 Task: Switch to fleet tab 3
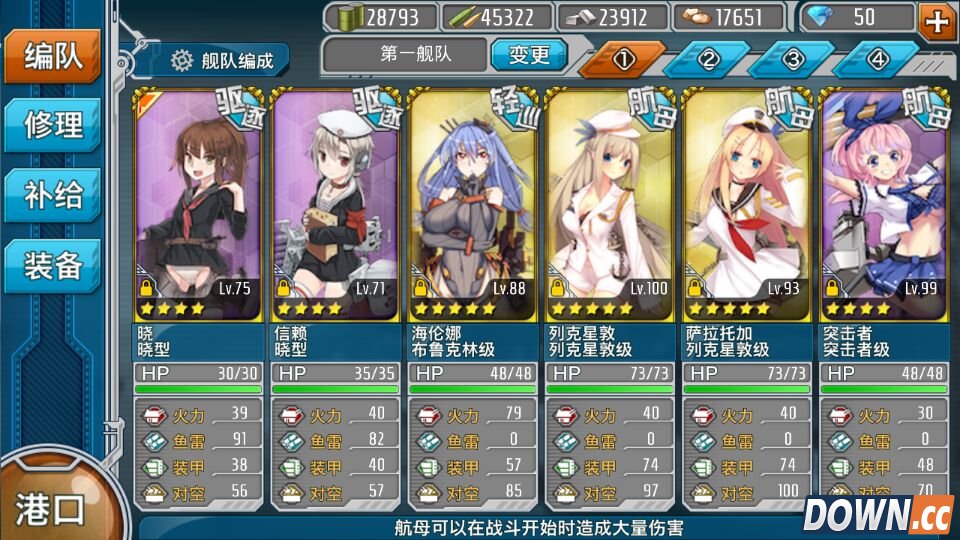(793, 59)
